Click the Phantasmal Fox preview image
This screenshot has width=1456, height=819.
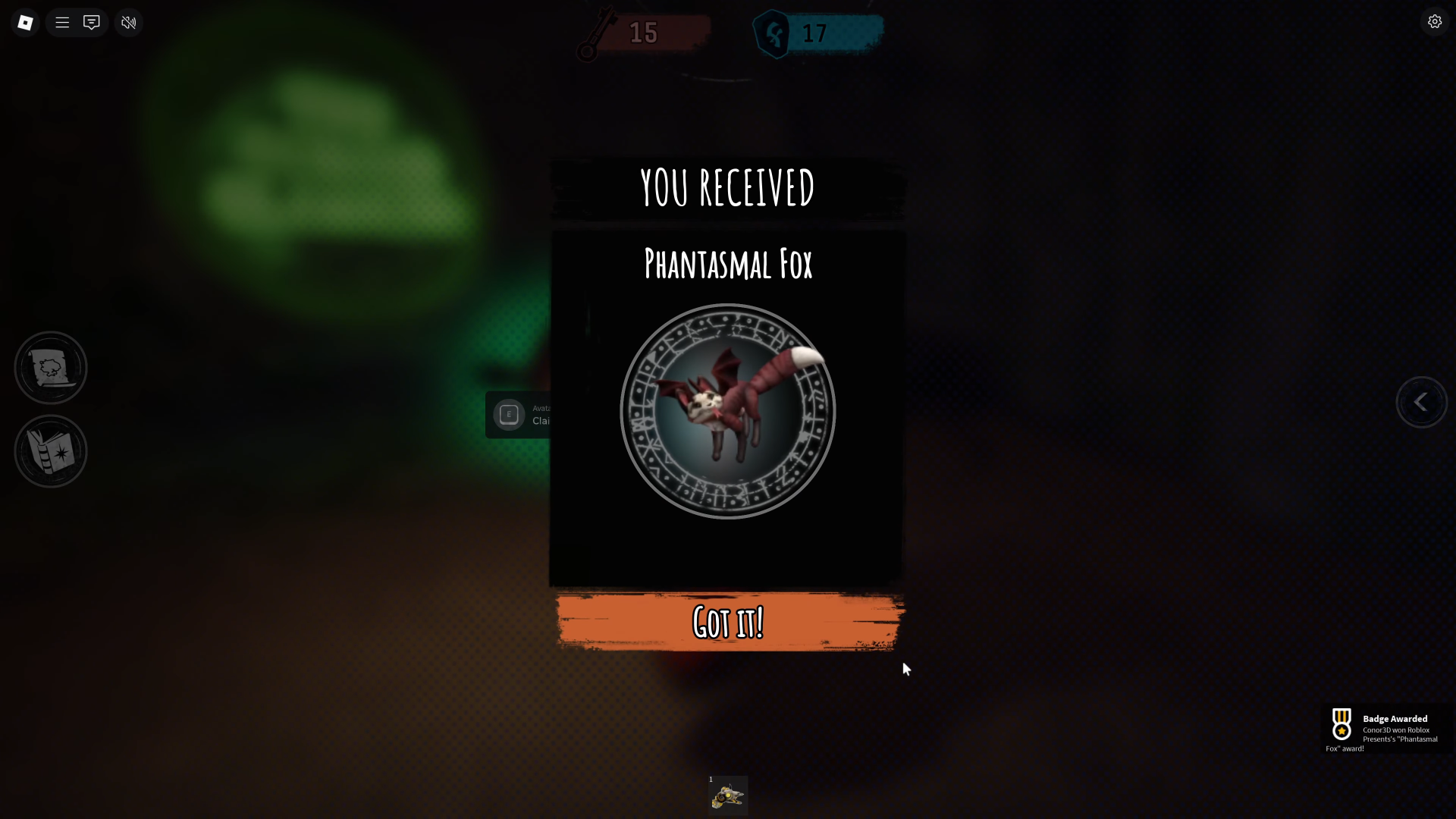[727, 412]
